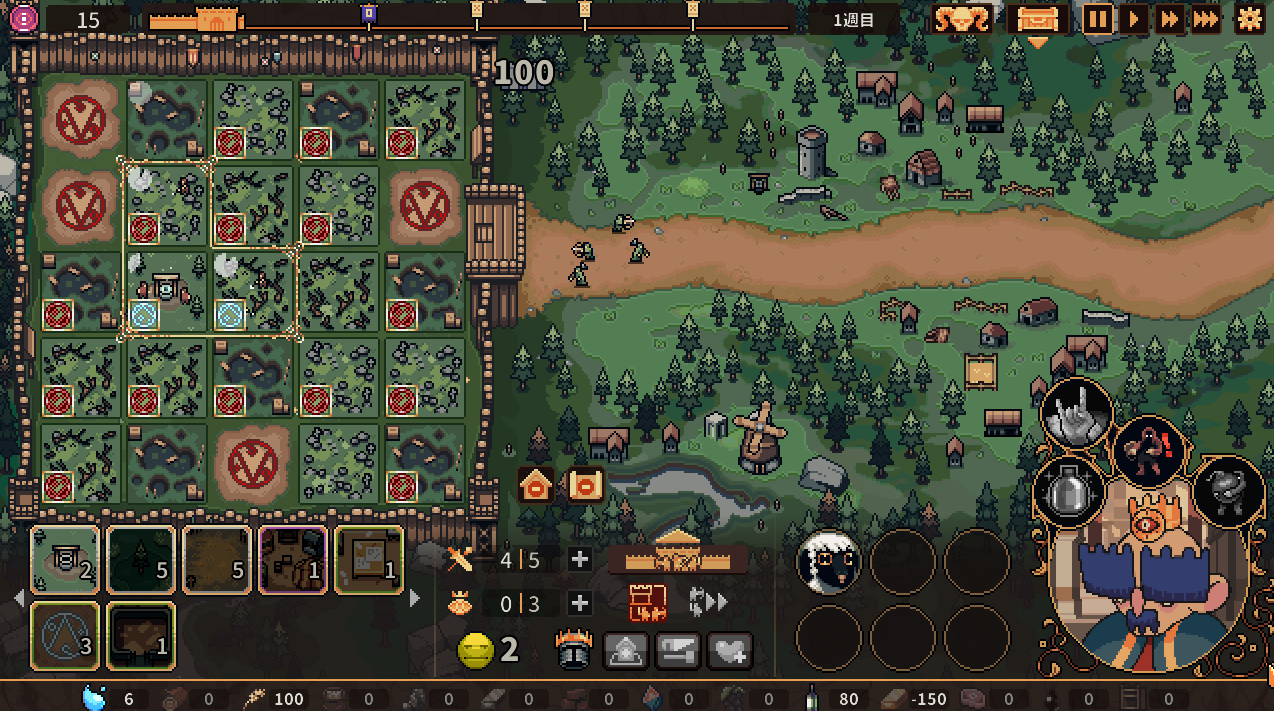Set the triple fast-forward speed
Image resolution: width=1274 pixels, height=711 pixels.
[1205, 19]
